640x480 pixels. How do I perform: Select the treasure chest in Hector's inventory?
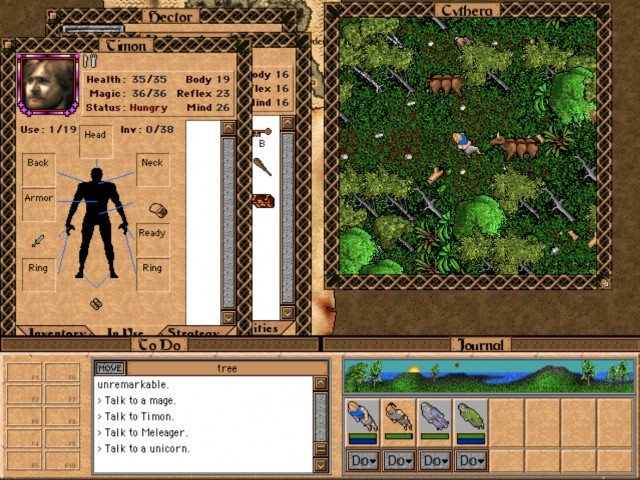[x=263, y=201]
